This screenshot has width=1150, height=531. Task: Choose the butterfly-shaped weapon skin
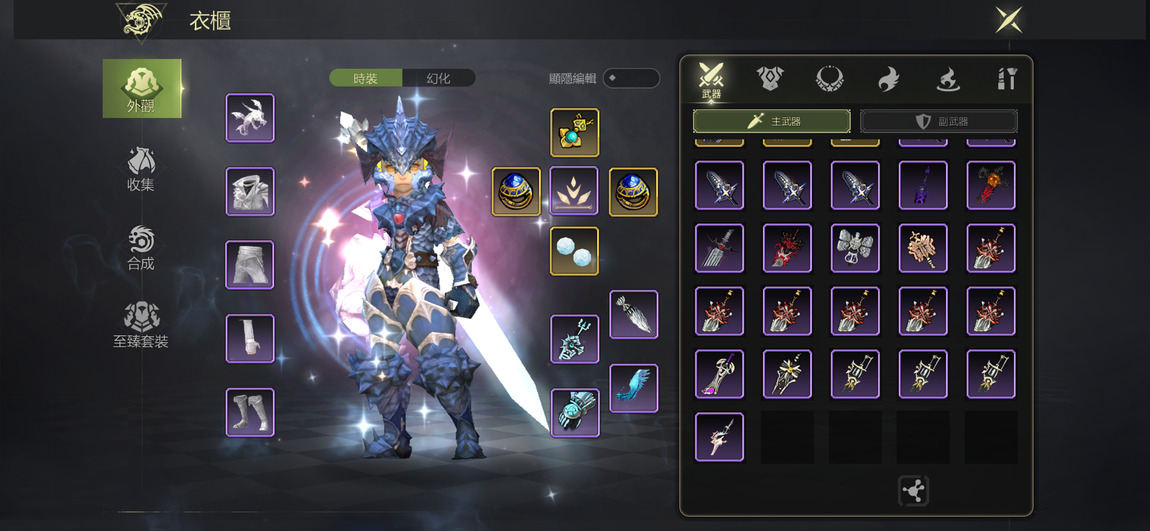(855, 248)
